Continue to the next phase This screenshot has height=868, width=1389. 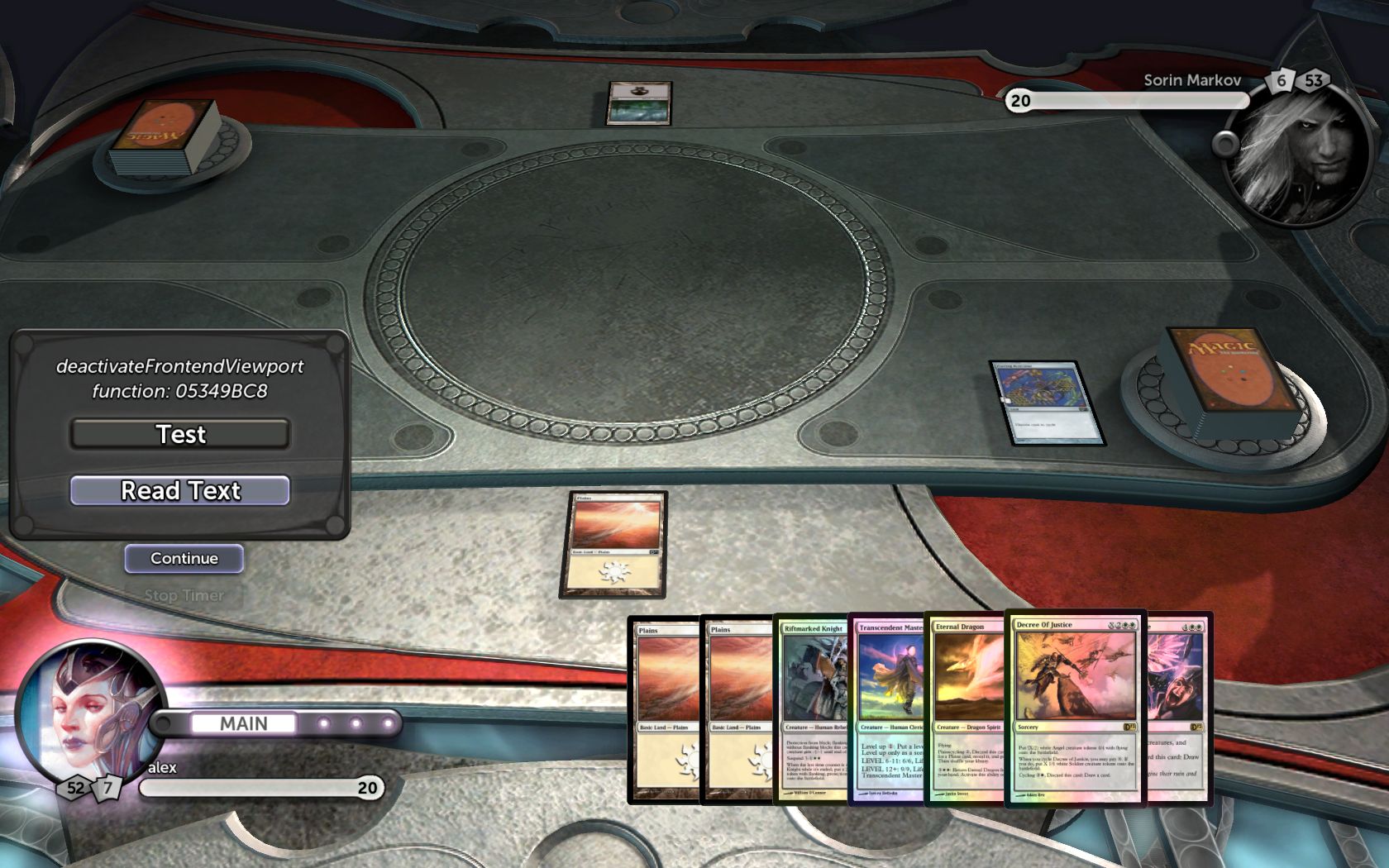click(x=184, y=558)
